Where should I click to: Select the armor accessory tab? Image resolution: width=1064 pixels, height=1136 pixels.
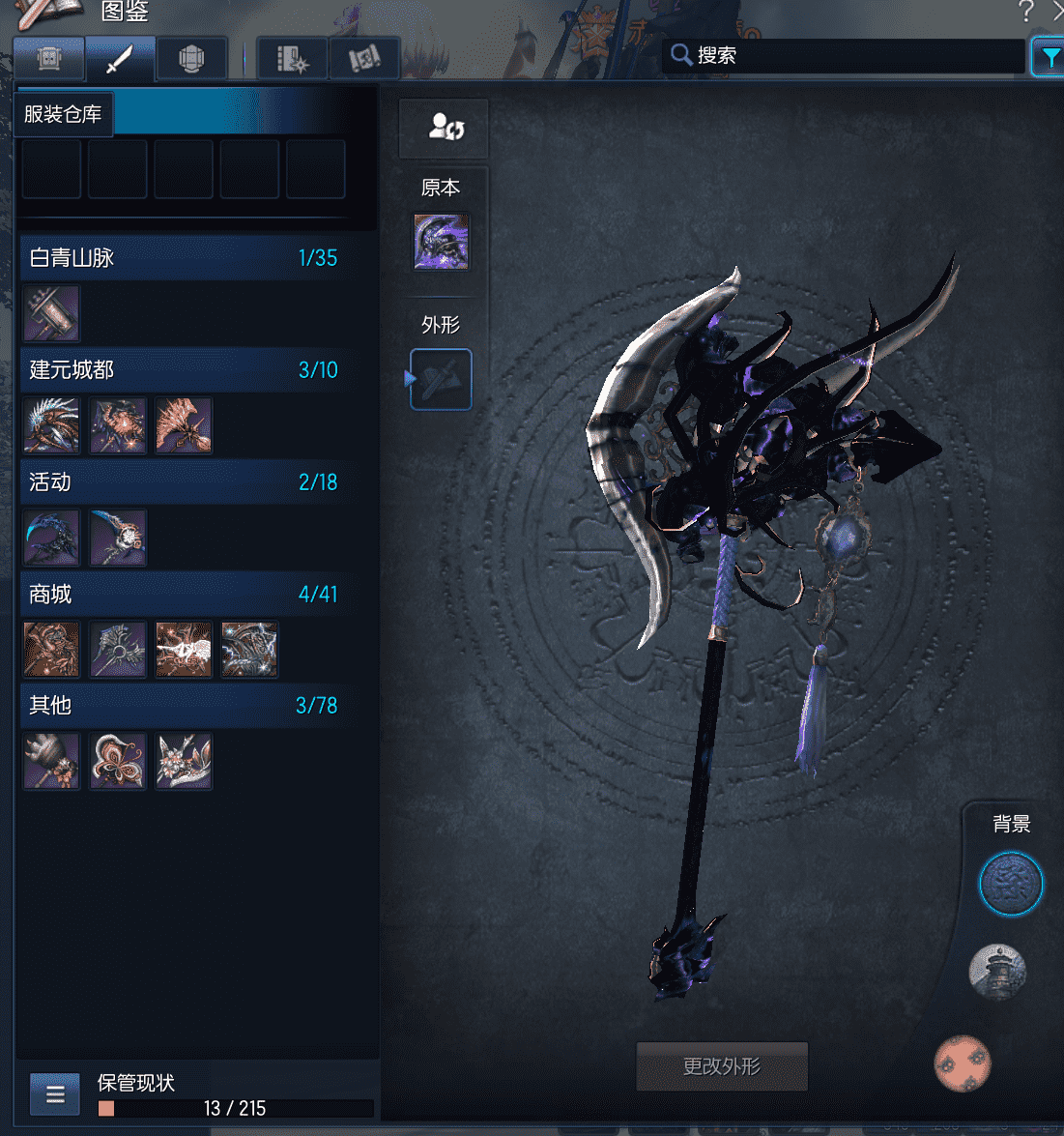point(191,60)
